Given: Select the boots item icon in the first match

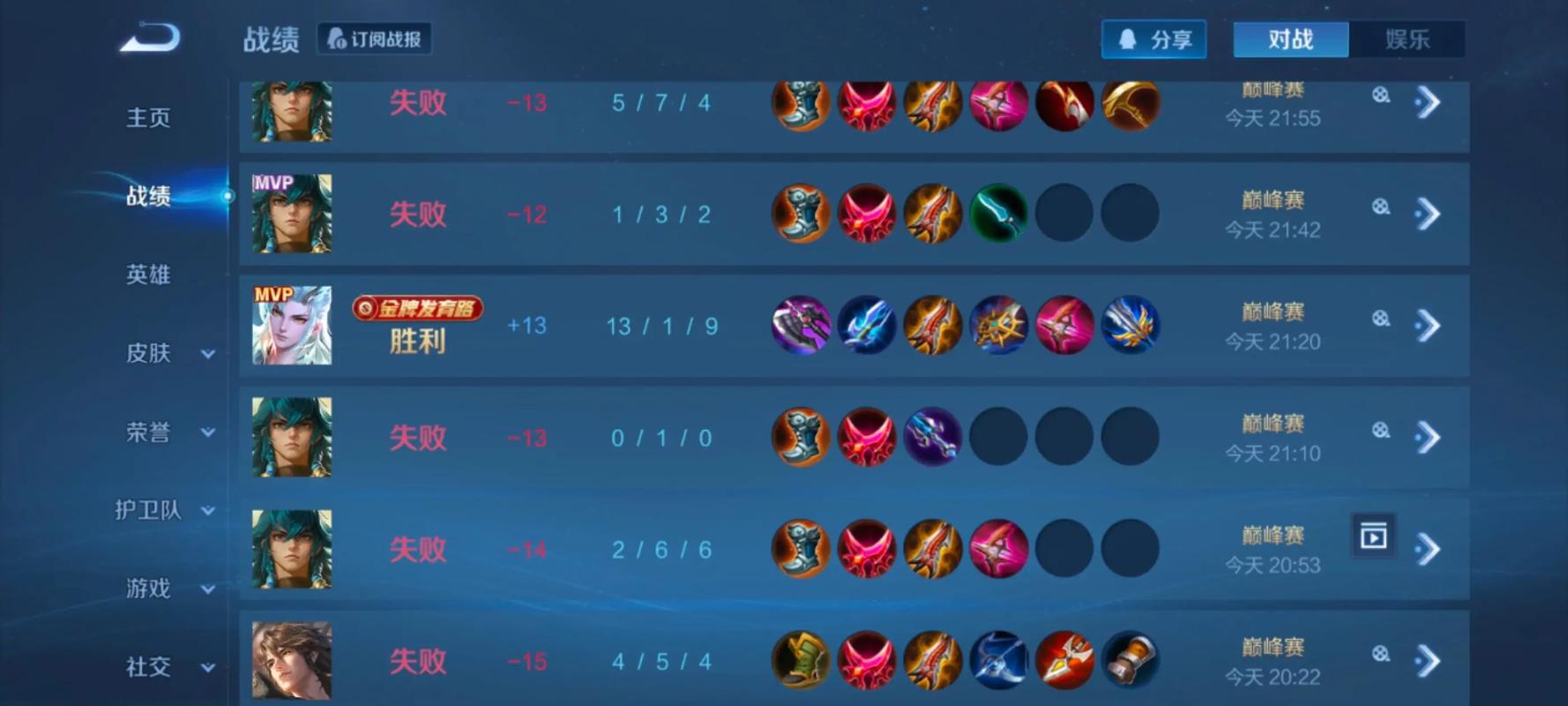Looking at the screenshot, I should pyautogui.click(x=798, y=103).
